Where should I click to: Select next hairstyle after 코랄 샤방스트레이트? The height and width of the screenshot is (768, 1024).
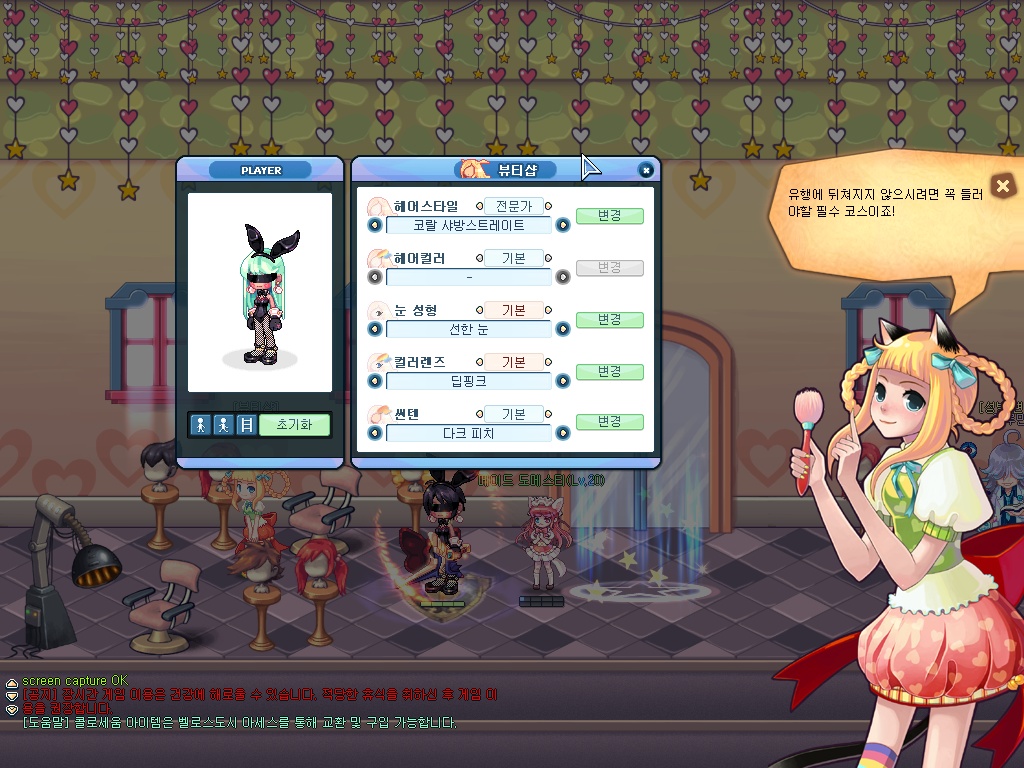563,225
